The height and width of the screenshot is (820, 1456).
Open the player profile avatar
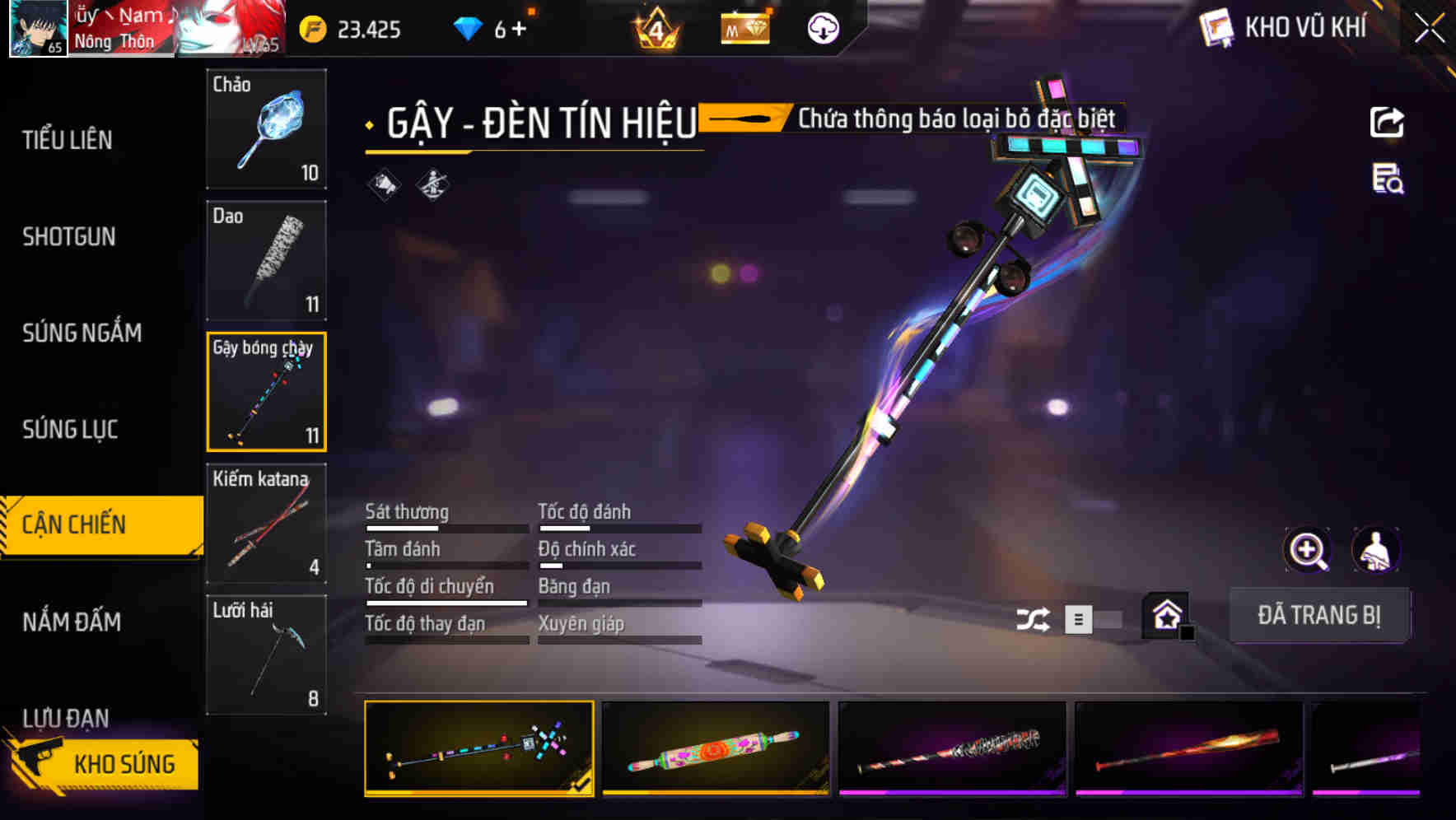(38, 28)
